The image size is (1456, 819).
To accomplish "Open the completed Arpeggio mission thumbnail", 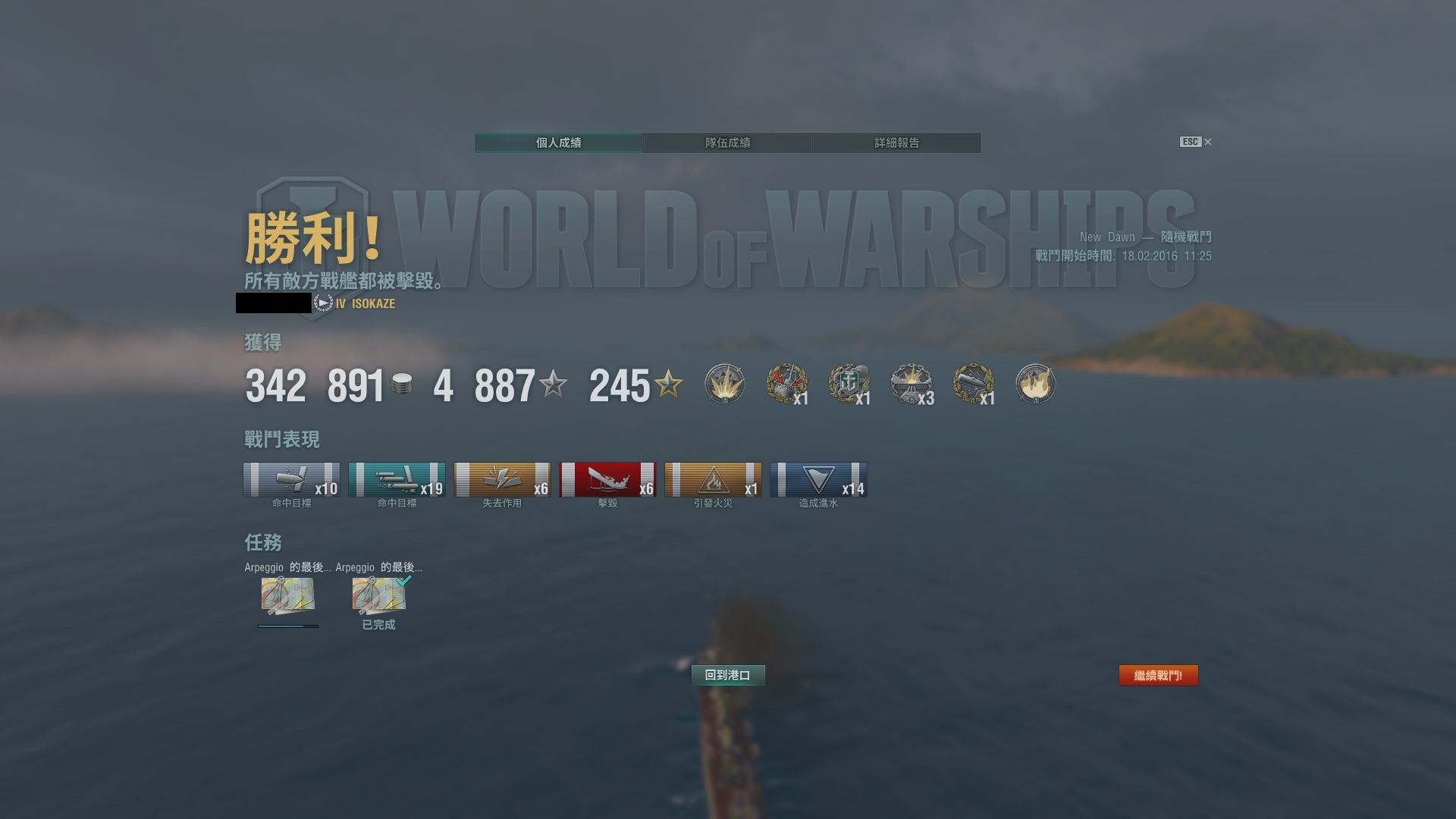I will point(378,595).
